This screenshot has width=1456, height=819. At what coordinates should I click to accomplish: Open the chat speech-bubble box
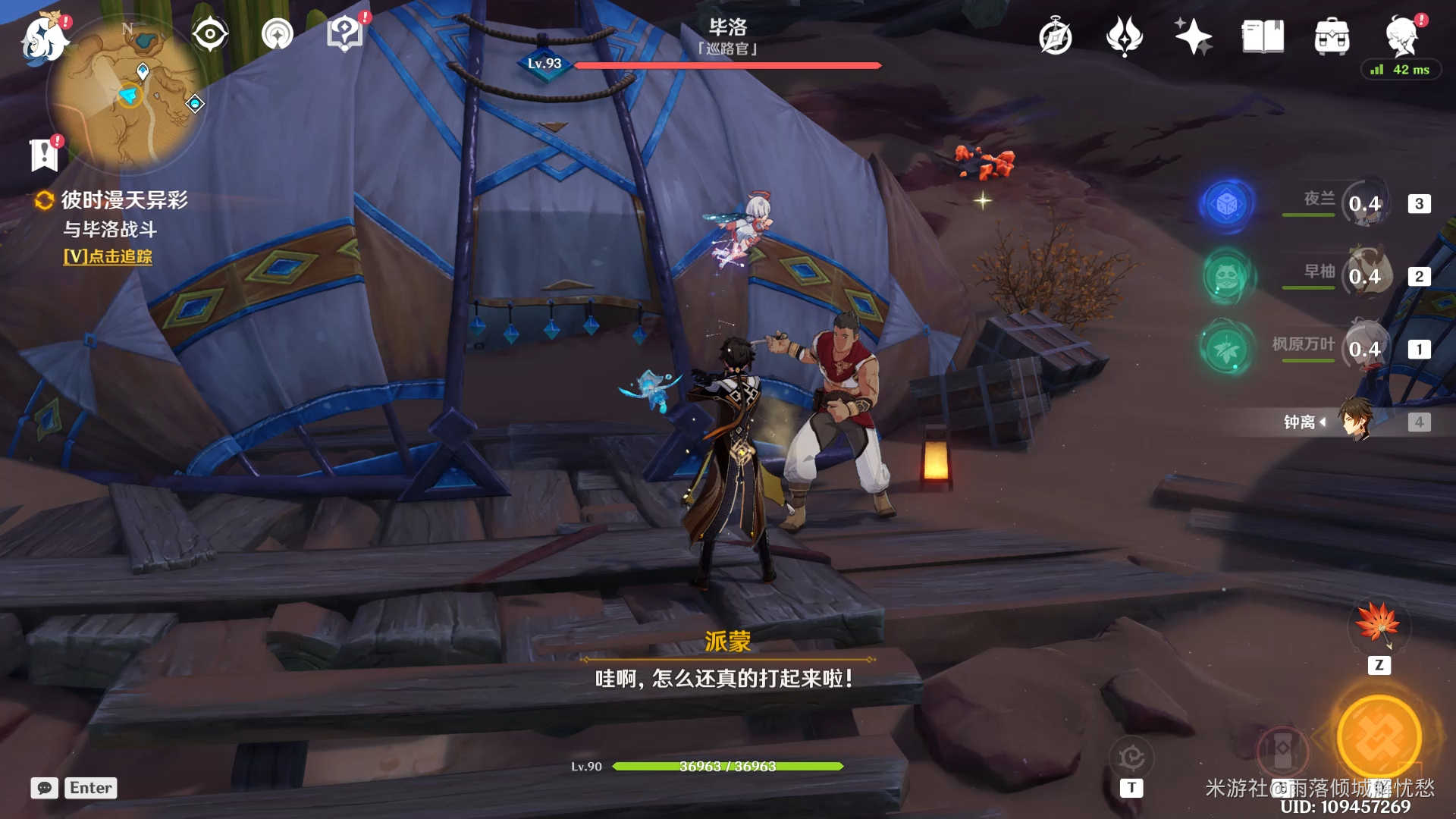coord(45,788)
